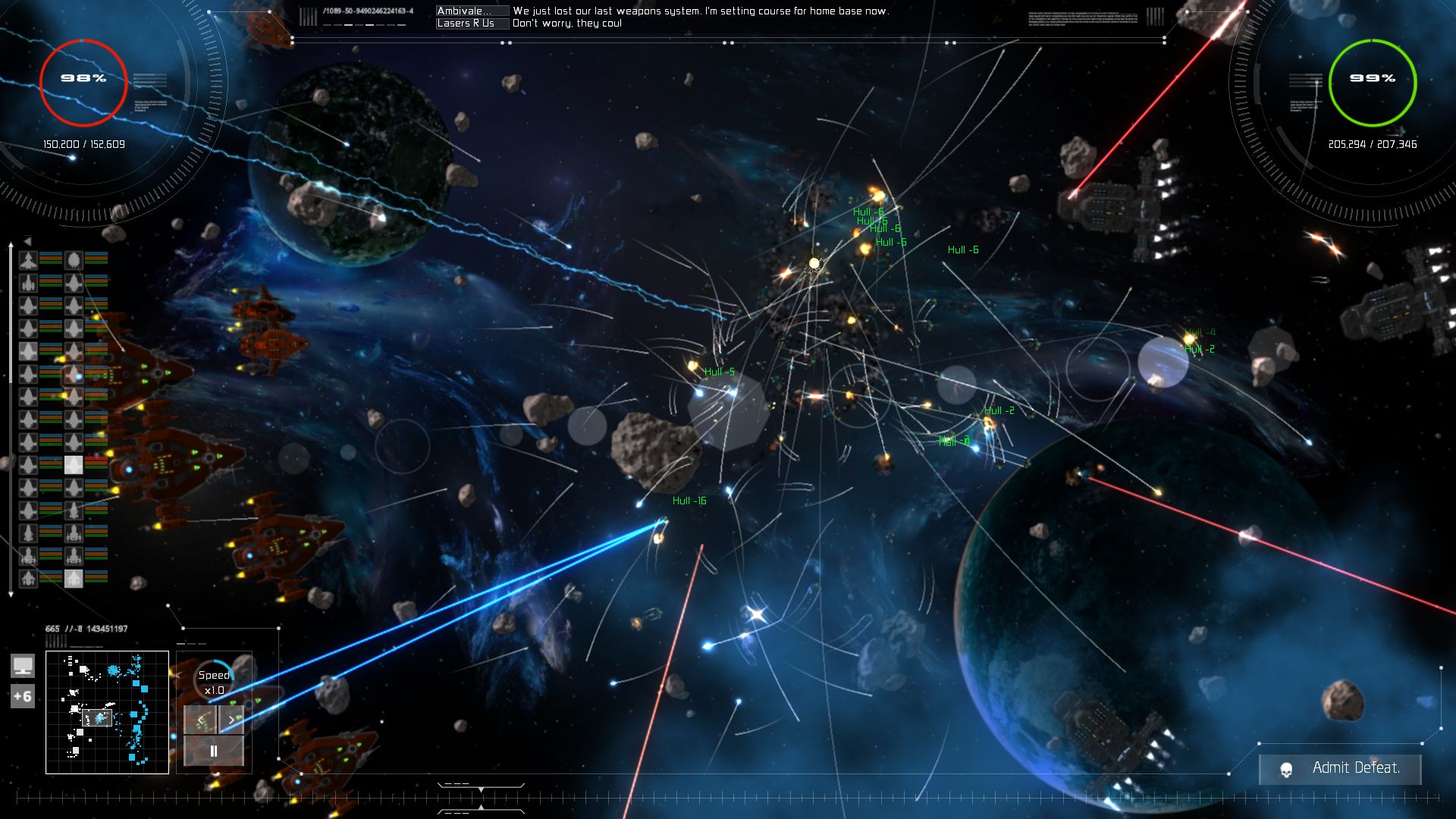1456x819 pixels.
Task: Open the camera view monitor icon
Action: pos(24,666)
